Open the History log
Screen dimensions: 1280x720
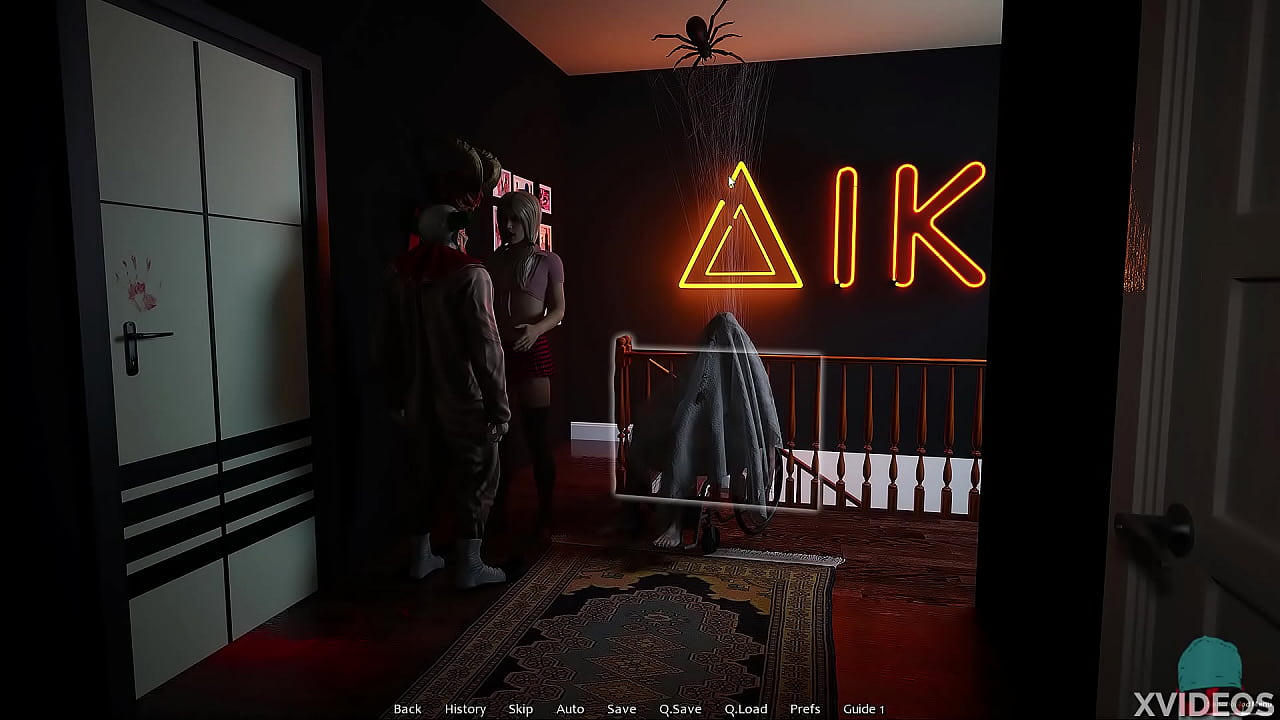pos(464,708)
